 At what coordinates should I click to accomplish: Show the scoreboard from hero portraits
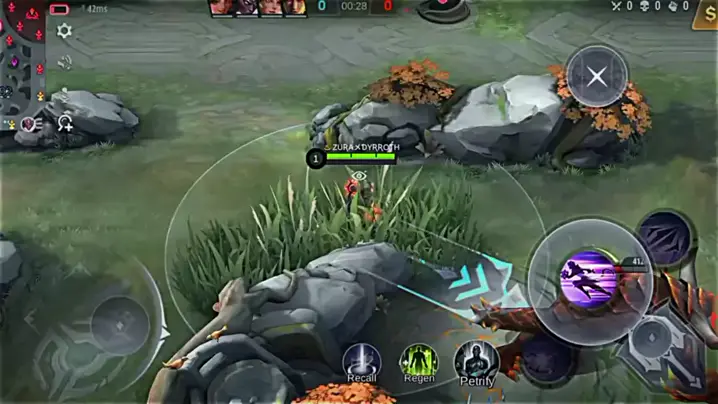coord(257,8)
